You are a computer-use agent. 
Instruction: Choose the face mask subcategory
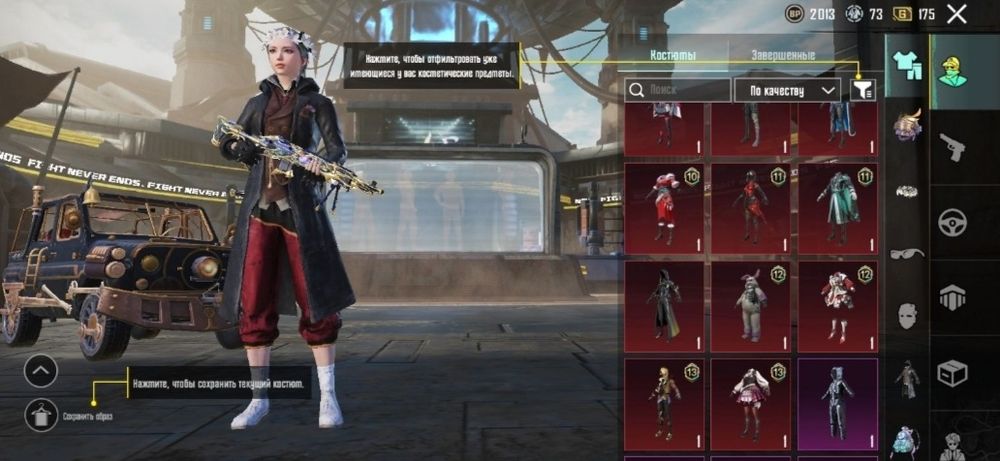pyautogui.click(x=907, y=316)
